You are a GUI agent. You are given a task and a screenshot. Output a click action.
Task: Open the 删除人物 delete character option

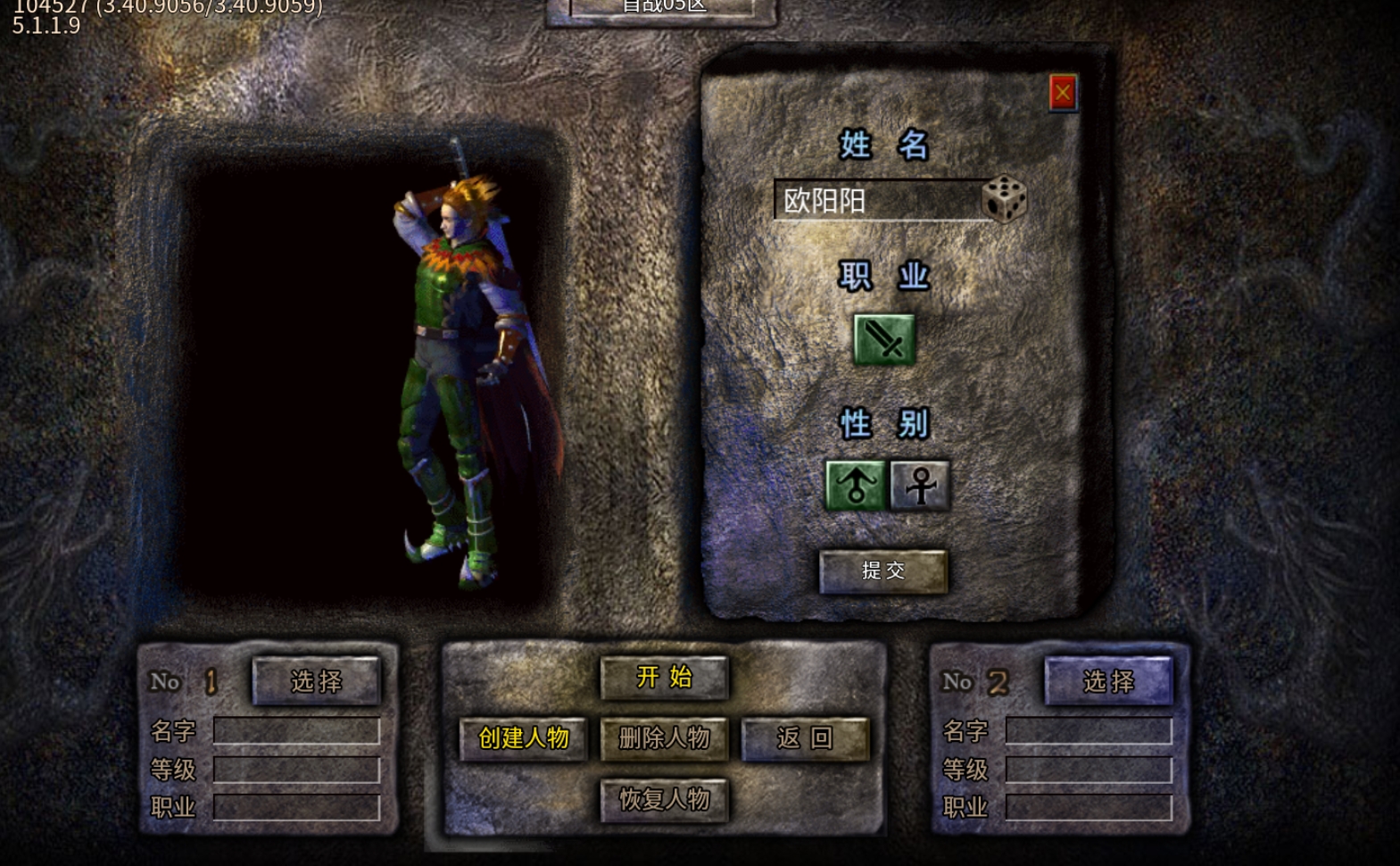tap(664, 738)
